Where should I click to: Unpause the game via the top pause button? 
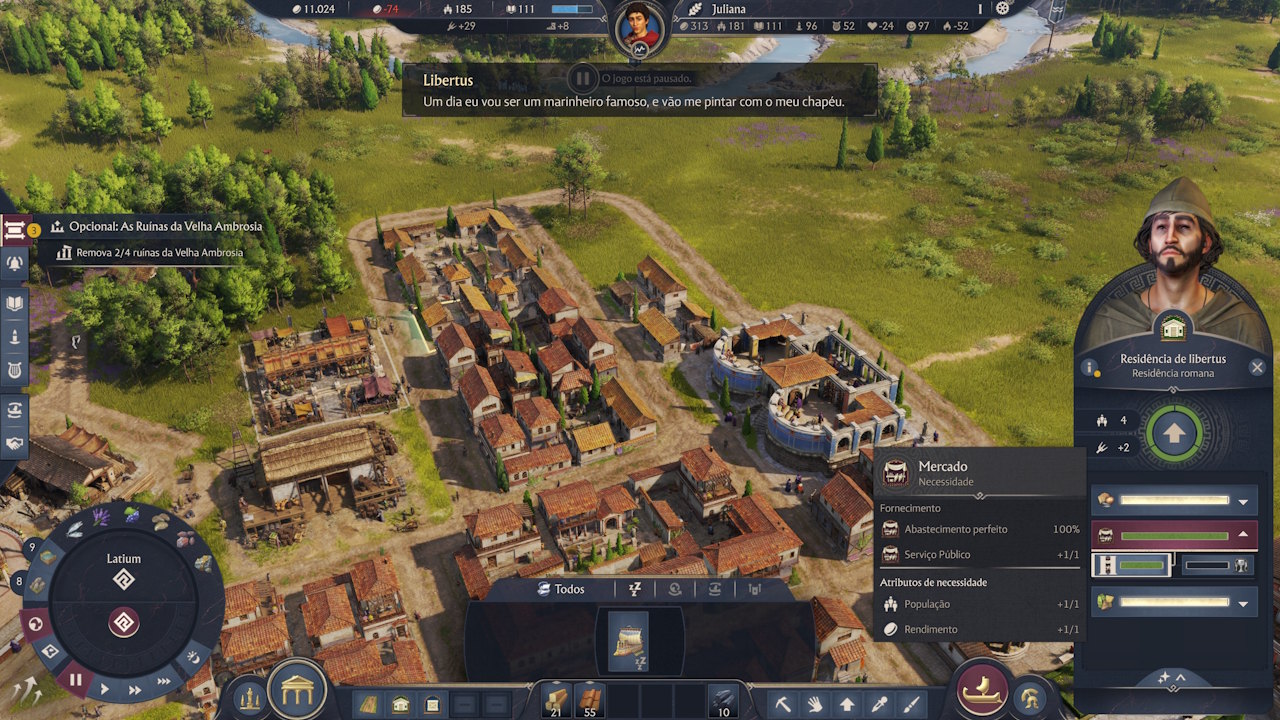tap(583, 77)
